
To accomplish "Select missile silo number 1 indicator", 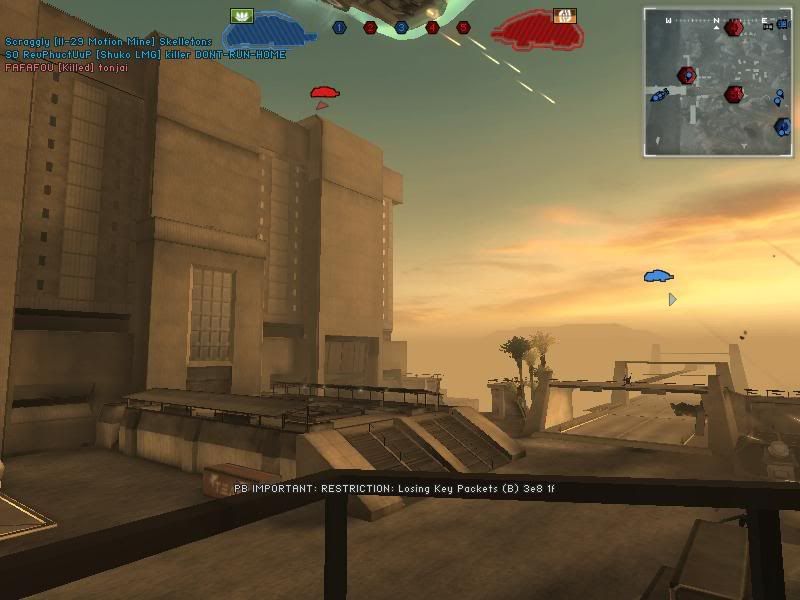I will coord(339,28).
